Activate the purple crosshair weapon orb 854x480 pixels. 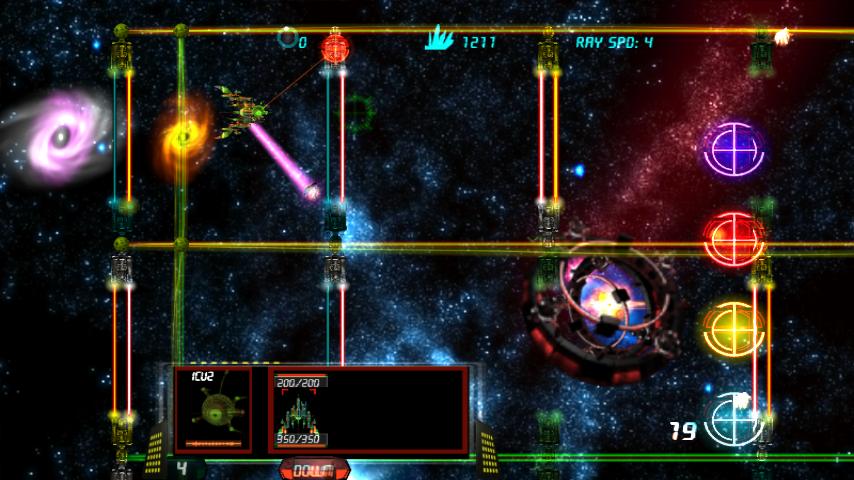[x=733, y=149]
